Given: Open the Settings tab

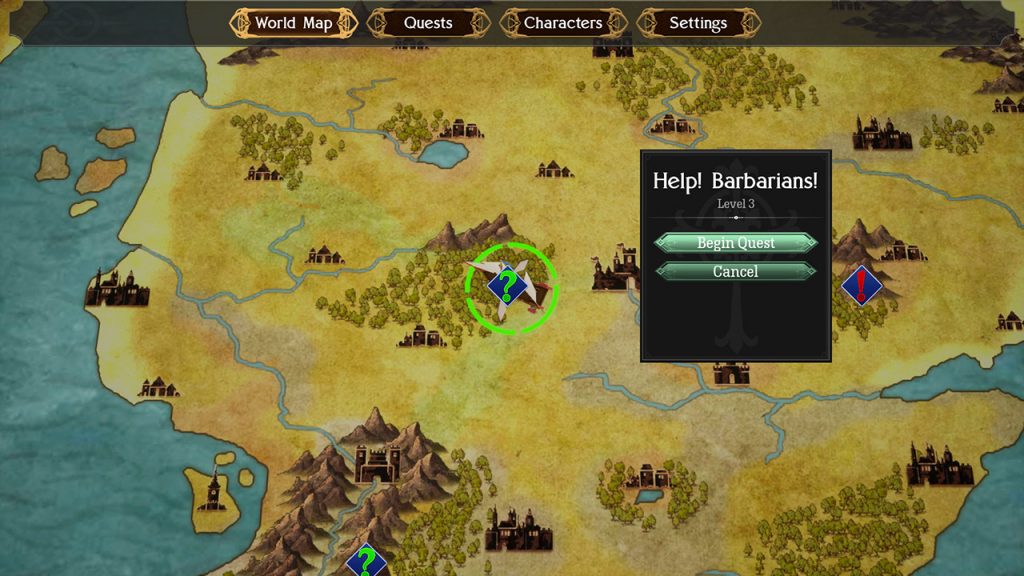Looking at the screenshot, I should pyautogui.click(x=698, y=23).
